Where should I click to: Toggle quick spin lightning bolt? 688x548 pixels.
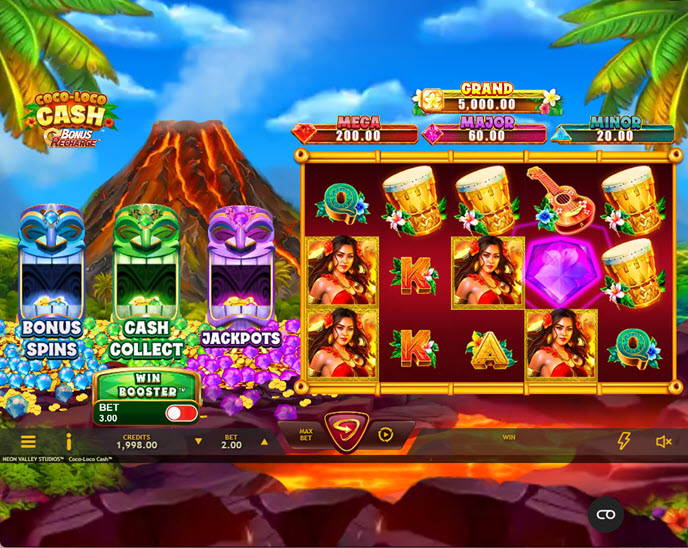[x=624, y=441]
